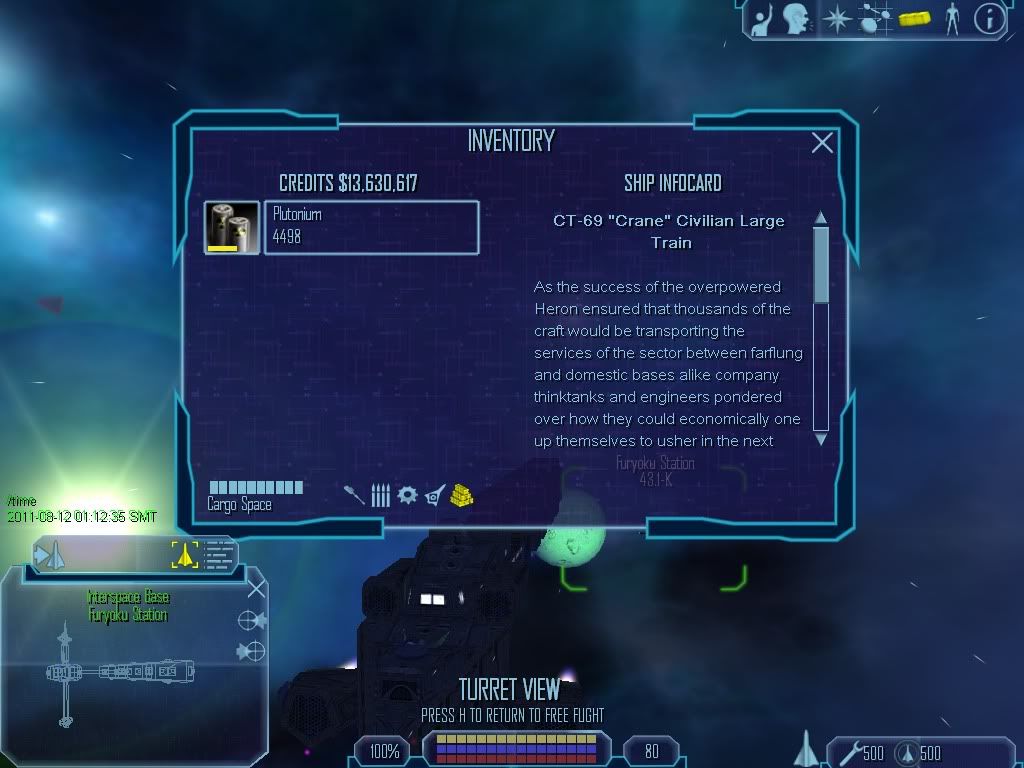Switch to the contact list view
Viewport: 1024px width, 768px height.
(220, 553)
